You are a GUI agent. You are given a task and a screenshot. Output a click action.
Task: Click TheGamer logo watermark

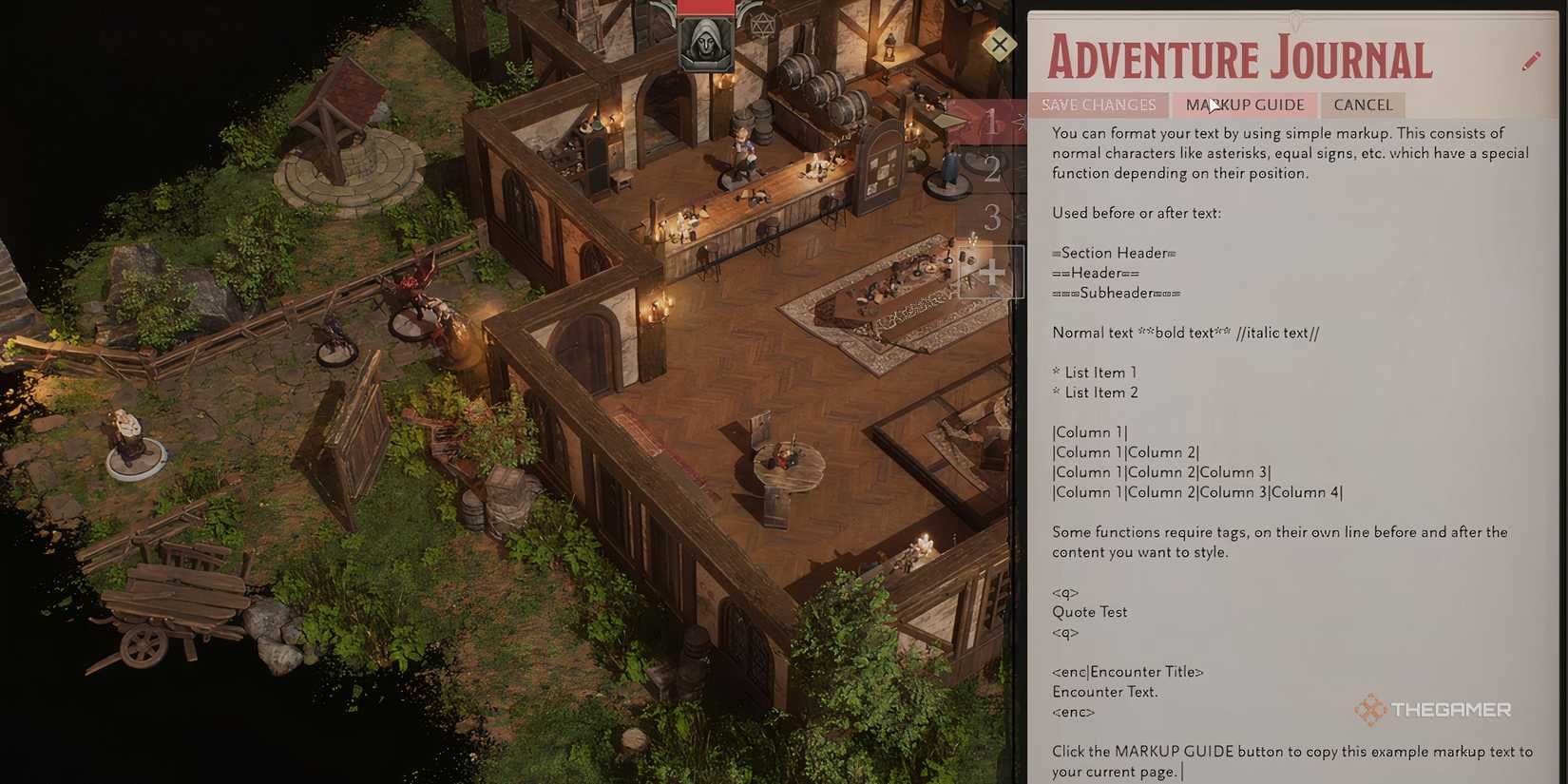pos(1434,709)
